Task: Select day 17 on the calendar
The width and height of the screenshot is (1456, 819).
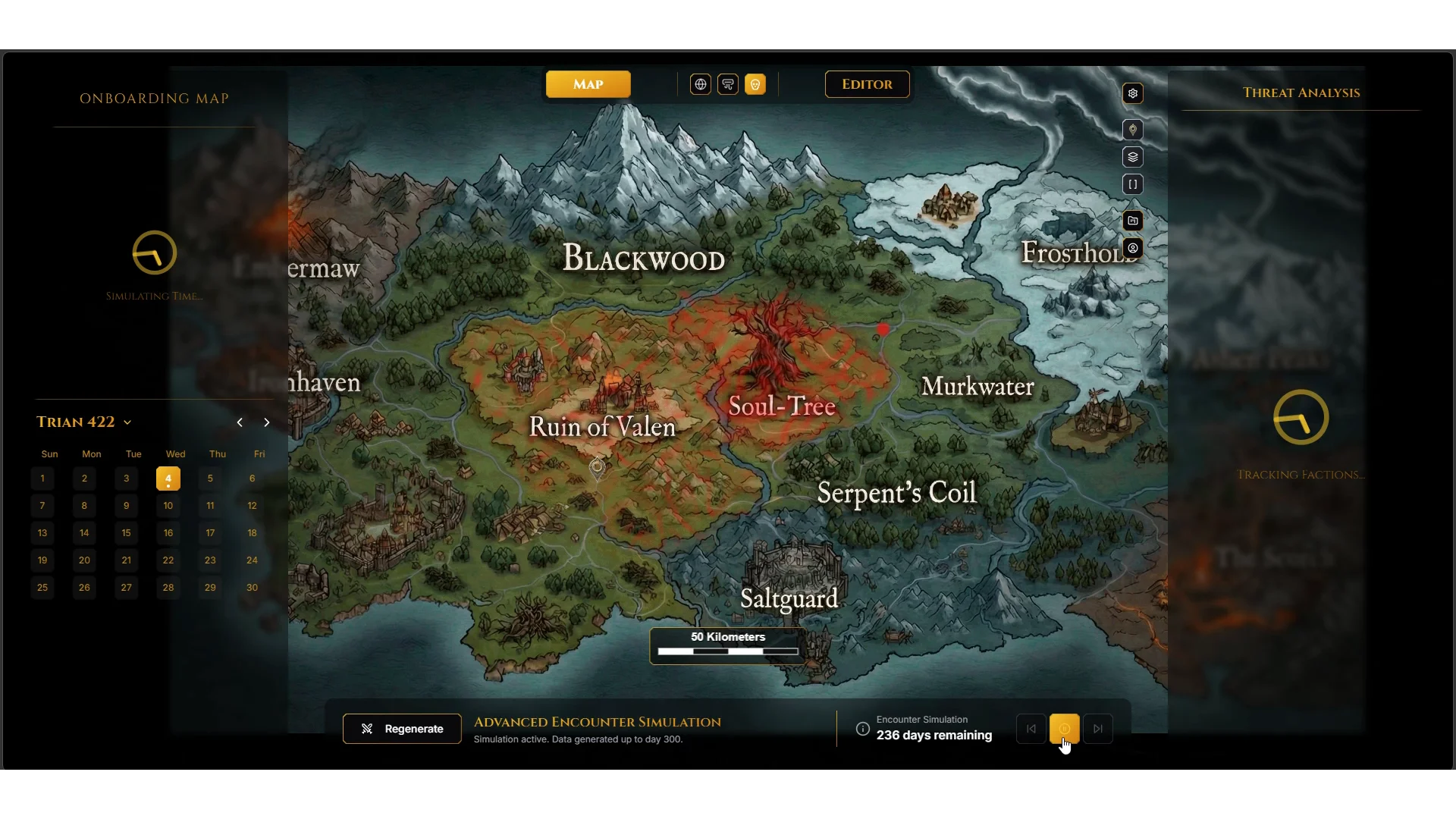Action: (210, 533)
